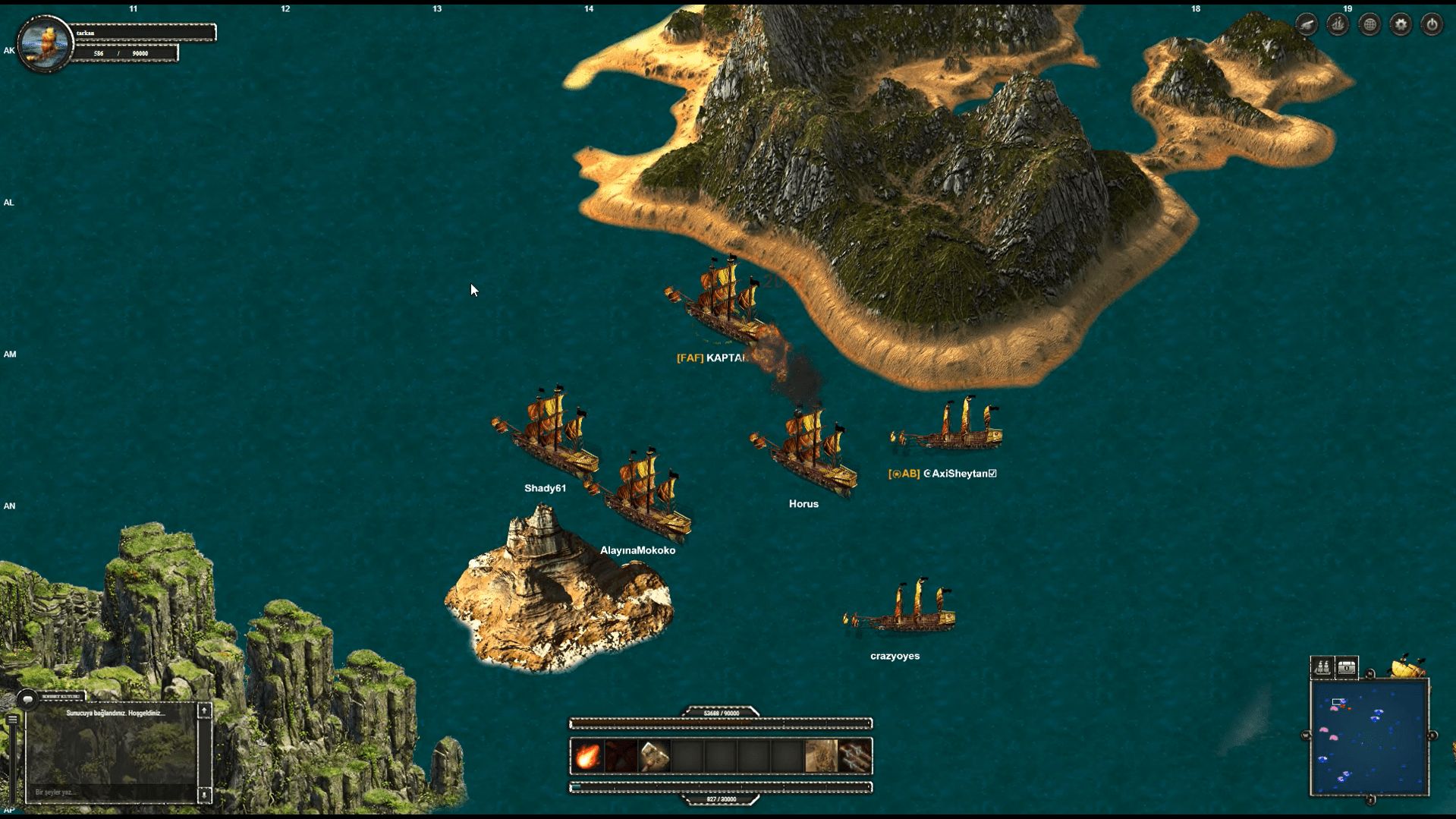Select the SOHBET KUTUSU chat tab
Viewport: 1456px width, 819px height.
click(x=62, y=696)
